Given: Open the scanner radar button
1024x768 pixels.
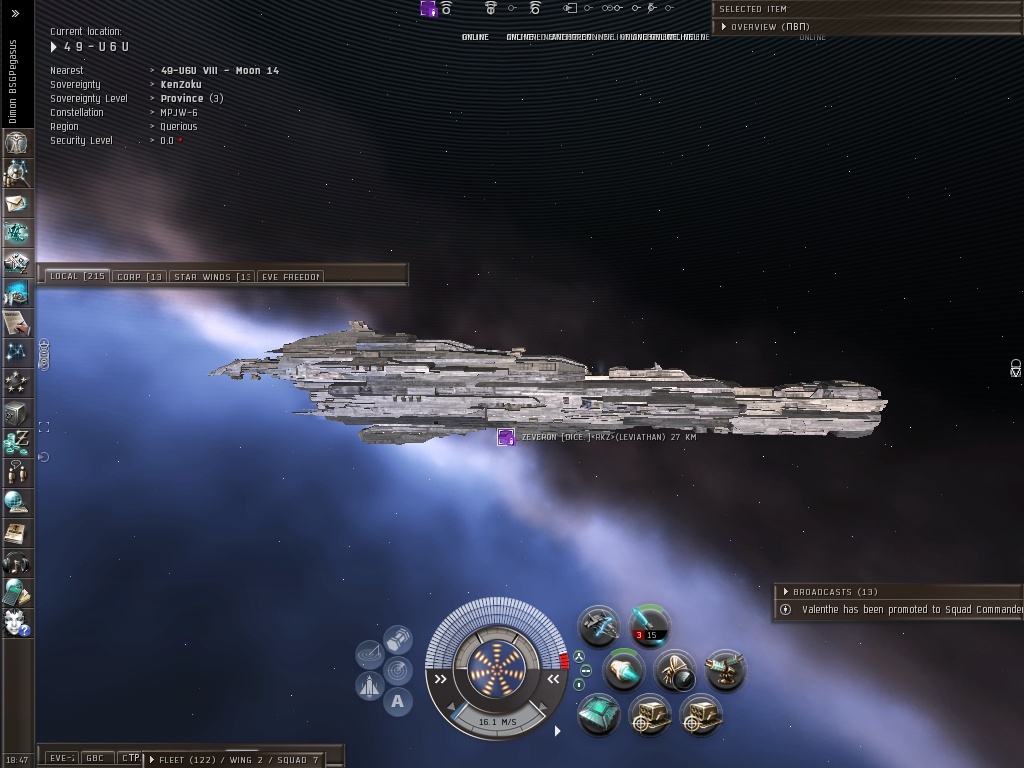Looking at the screenshot, I should coord(397,669).
